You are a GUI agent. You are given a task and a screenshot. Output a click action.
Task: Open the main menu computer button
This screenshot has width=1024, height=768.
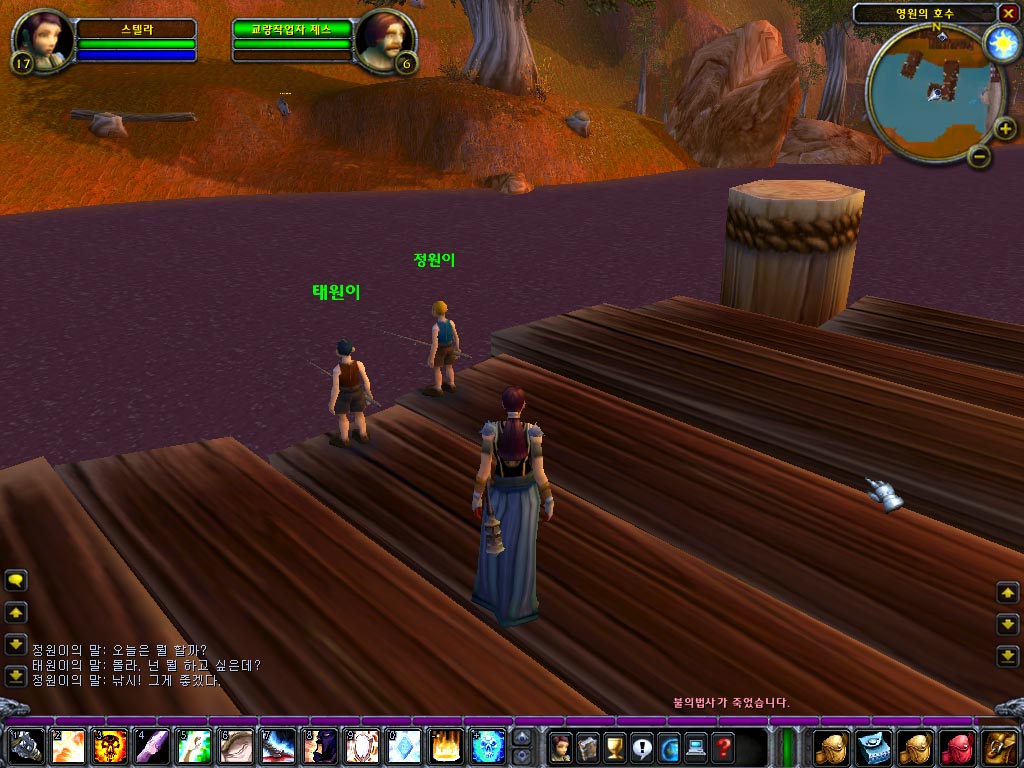[x=695, y=747]
